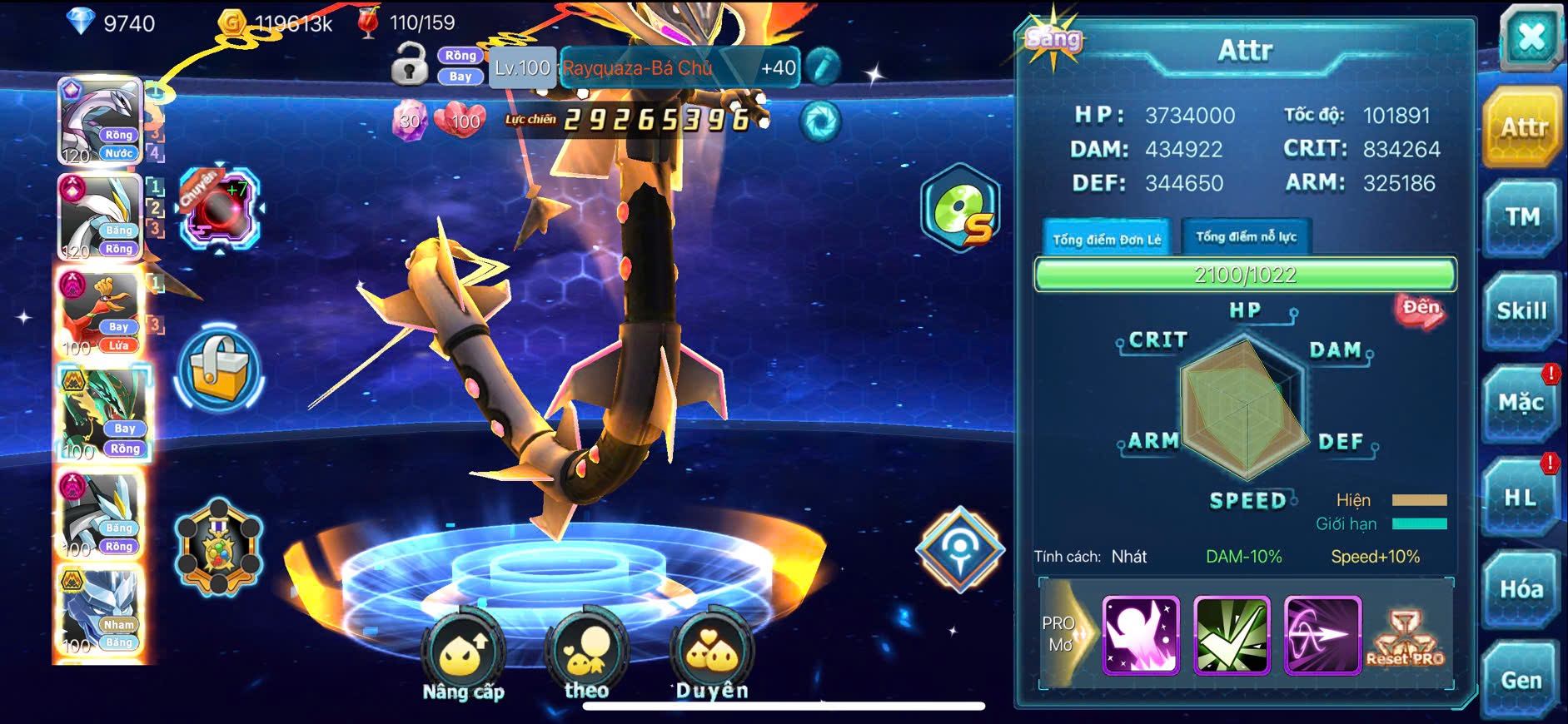The image size is (1568, 724).
Task: Select the Tổng điểm Đơn Lẻ tab
Action: 1106,240
